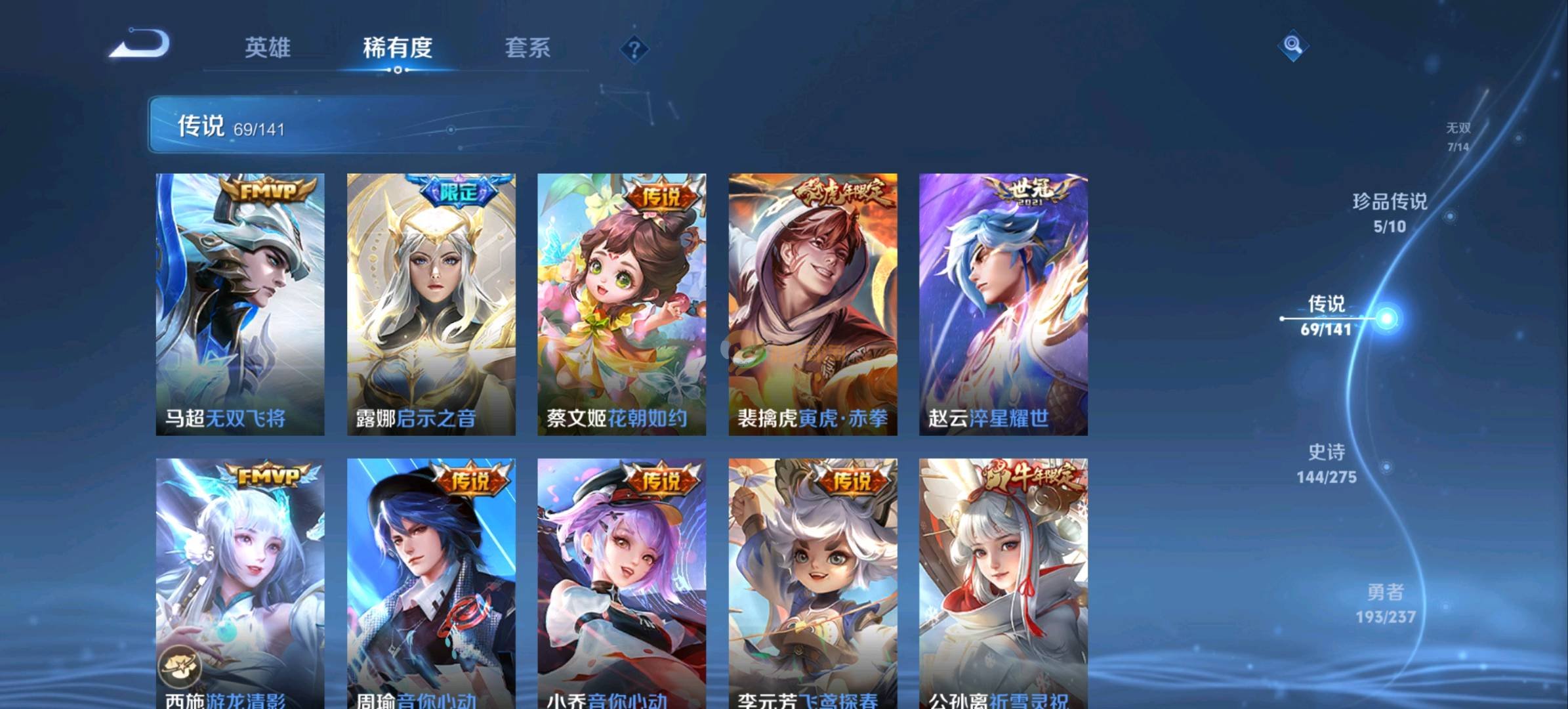This screenshot has width=1568, height=709.
Task: Select 赵云 淬星耀世 skin card
Action: 1003,304
